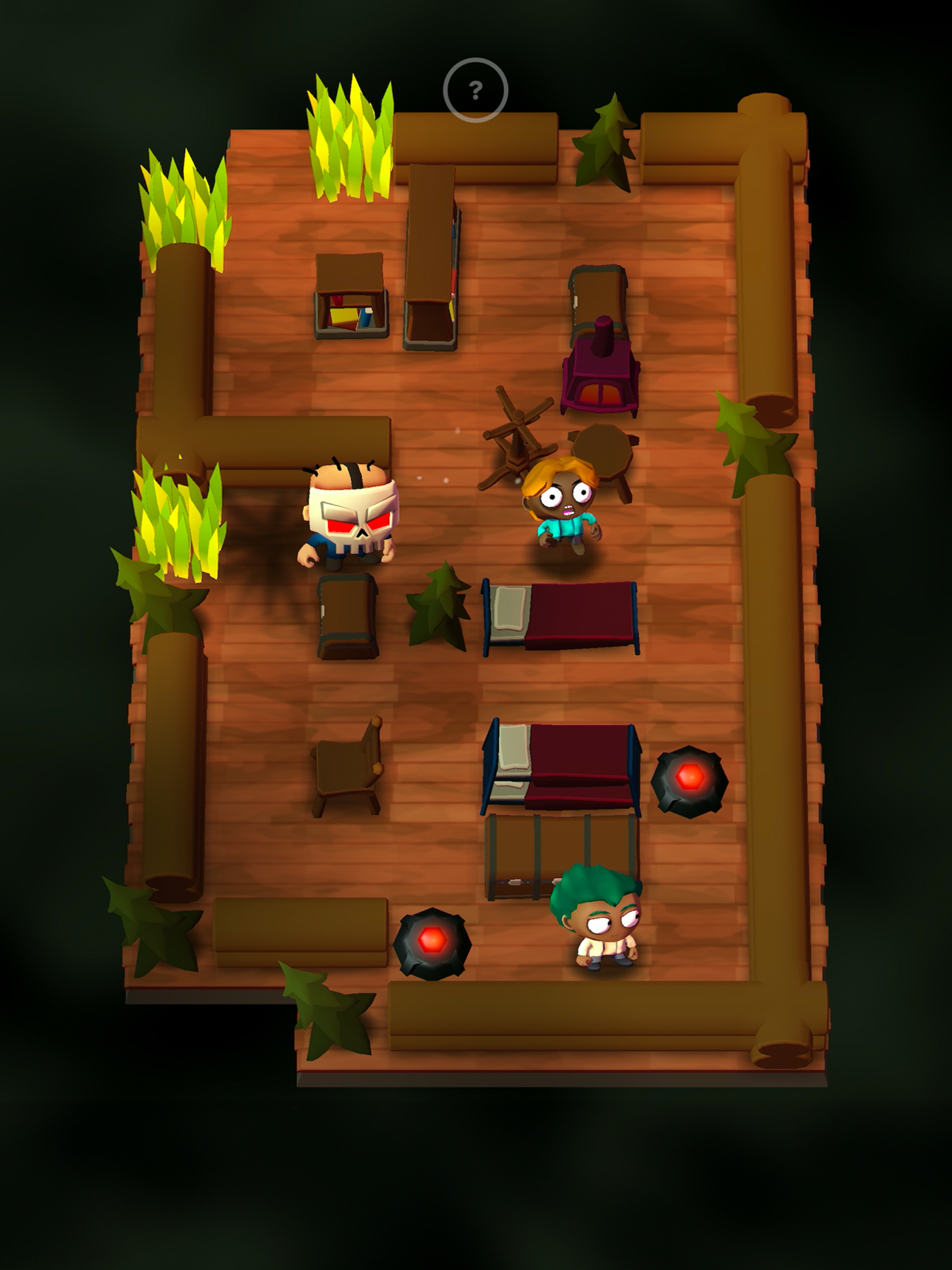
Task: Click the bear trap at the bottom left
Action: [x=432, y=938]
